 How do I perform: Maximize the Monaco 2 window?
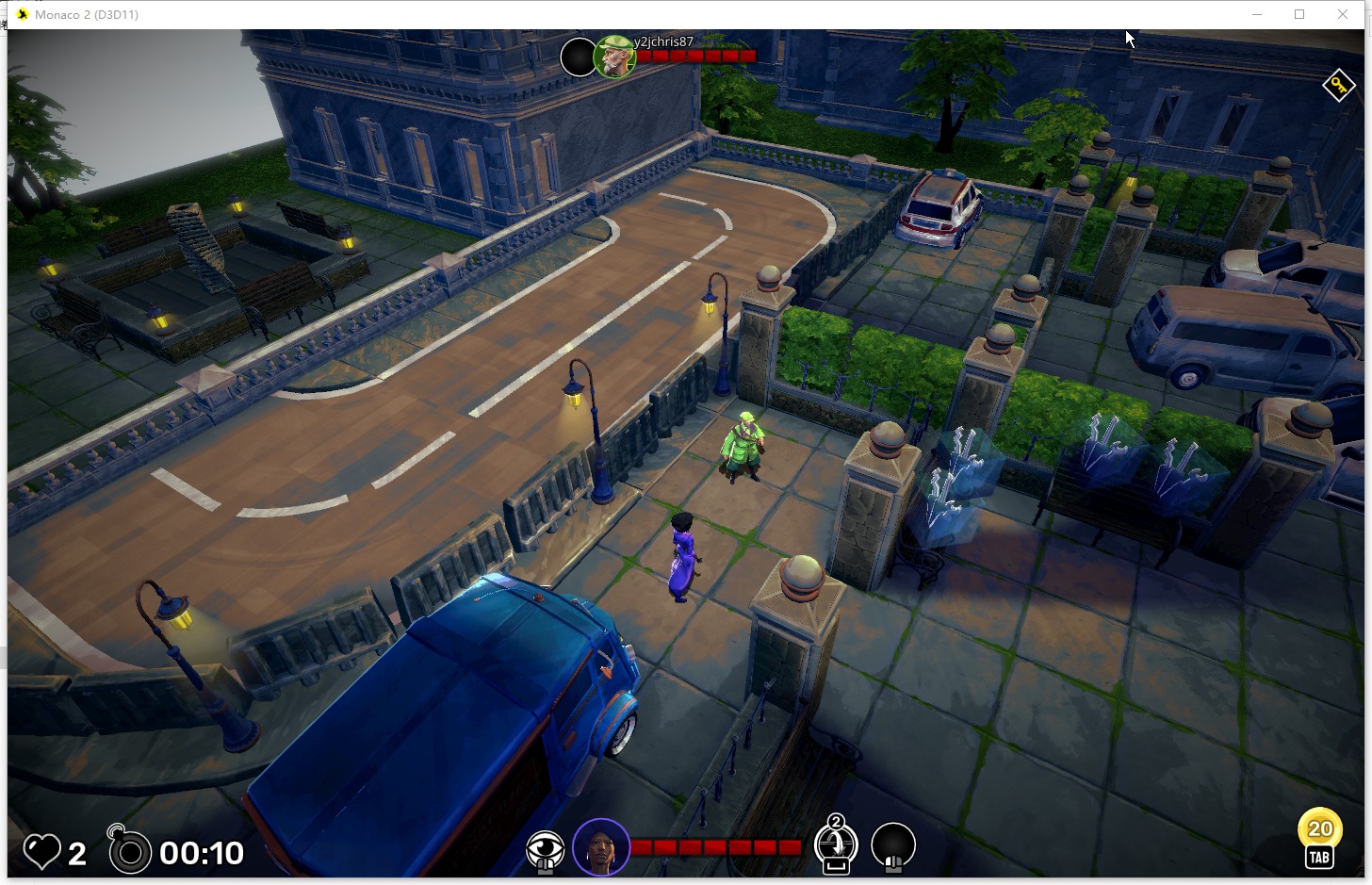coord(1299,14)
